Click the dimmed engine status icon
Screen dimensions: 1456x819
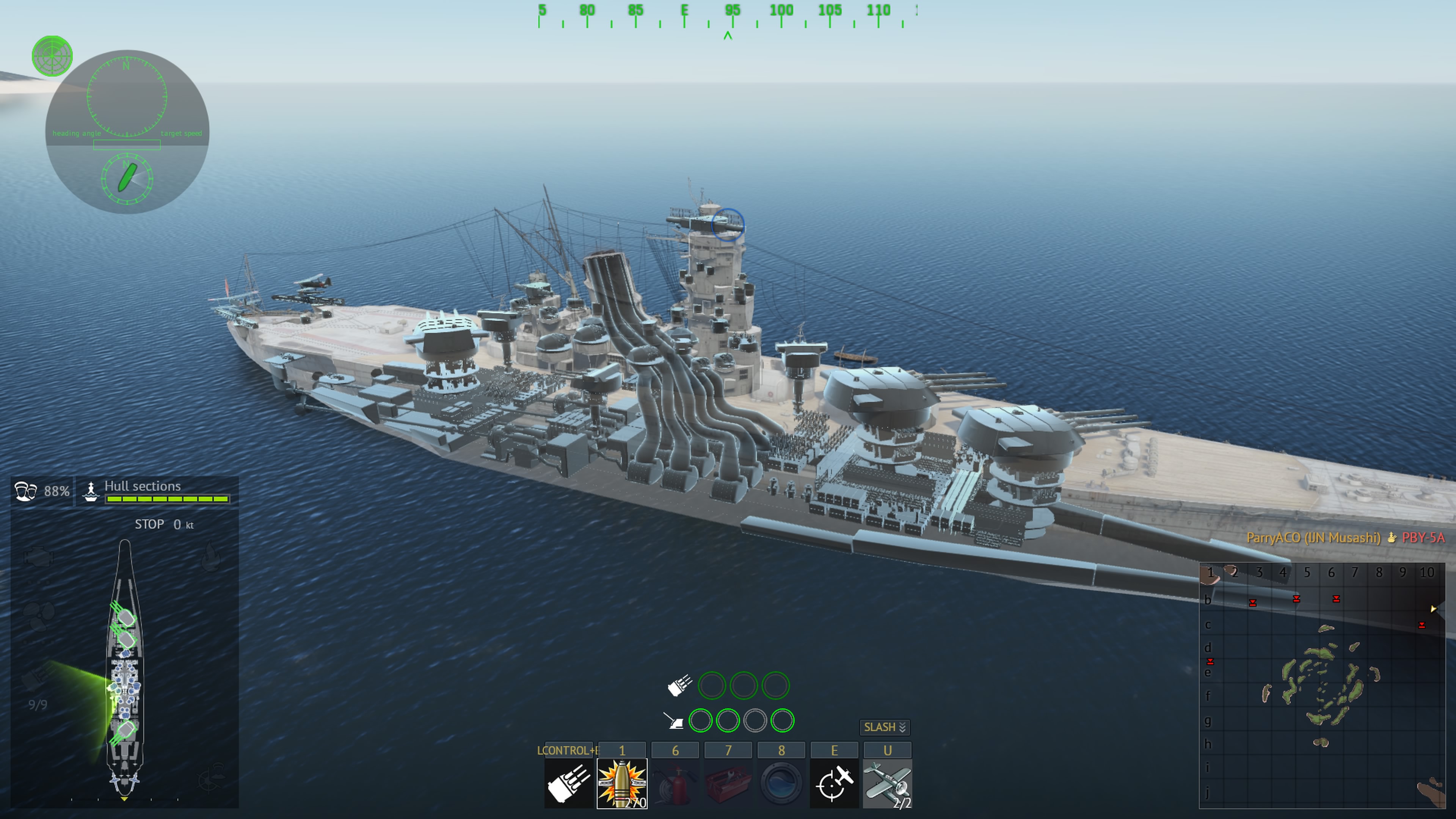coord(38,557)
